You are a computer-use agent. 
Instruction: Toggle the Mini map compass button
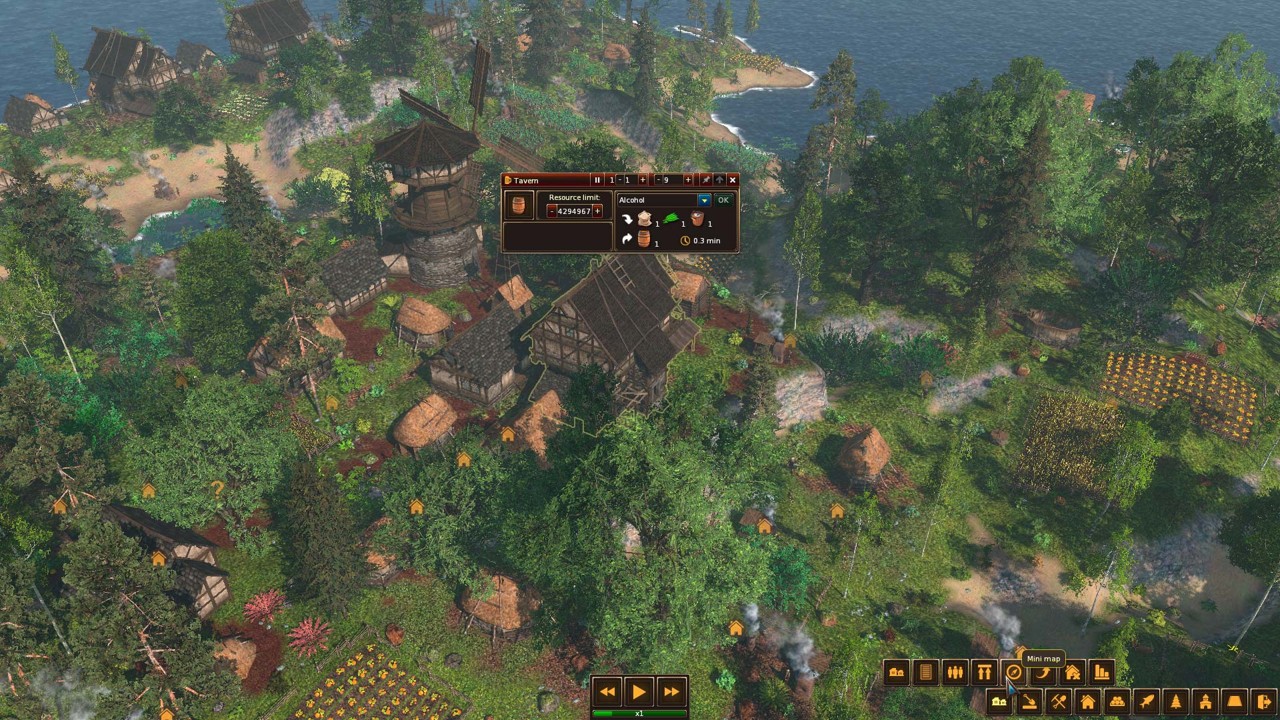(x=1013, y=673)
